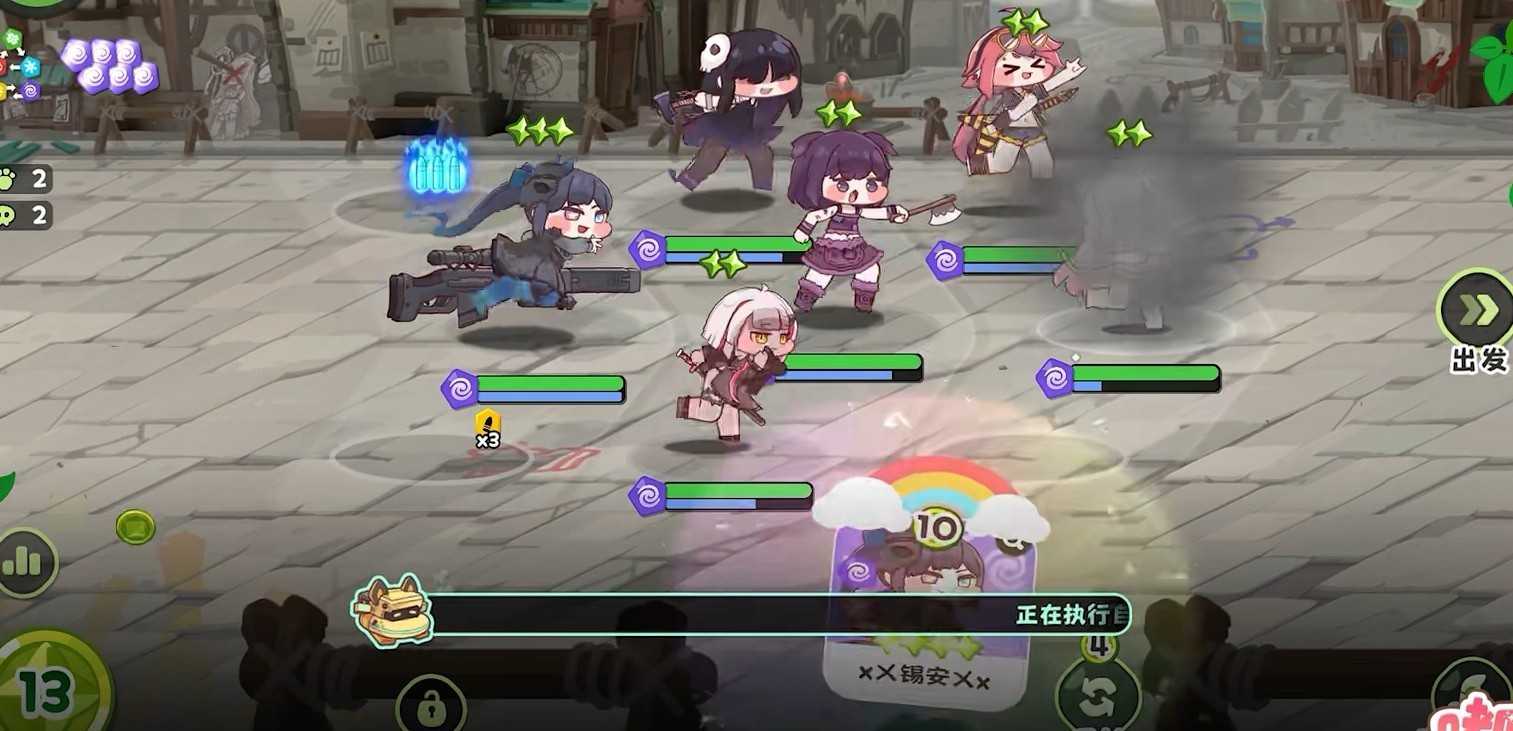Expand the green flower element node top-left

13,36
